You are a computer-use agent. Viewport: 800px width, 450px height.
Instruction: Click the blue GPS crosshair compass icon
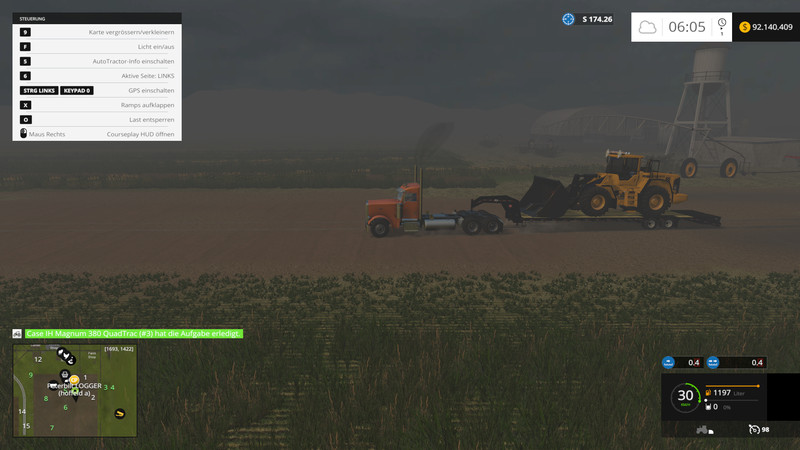pyautogui.click(x=568, y=19)
